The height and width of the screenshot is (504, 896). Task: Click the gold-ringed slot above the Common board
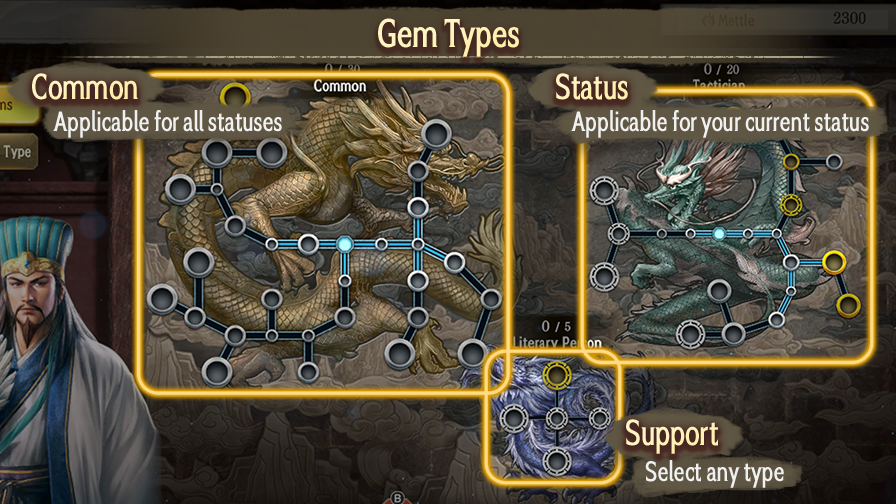coord(235,95)
